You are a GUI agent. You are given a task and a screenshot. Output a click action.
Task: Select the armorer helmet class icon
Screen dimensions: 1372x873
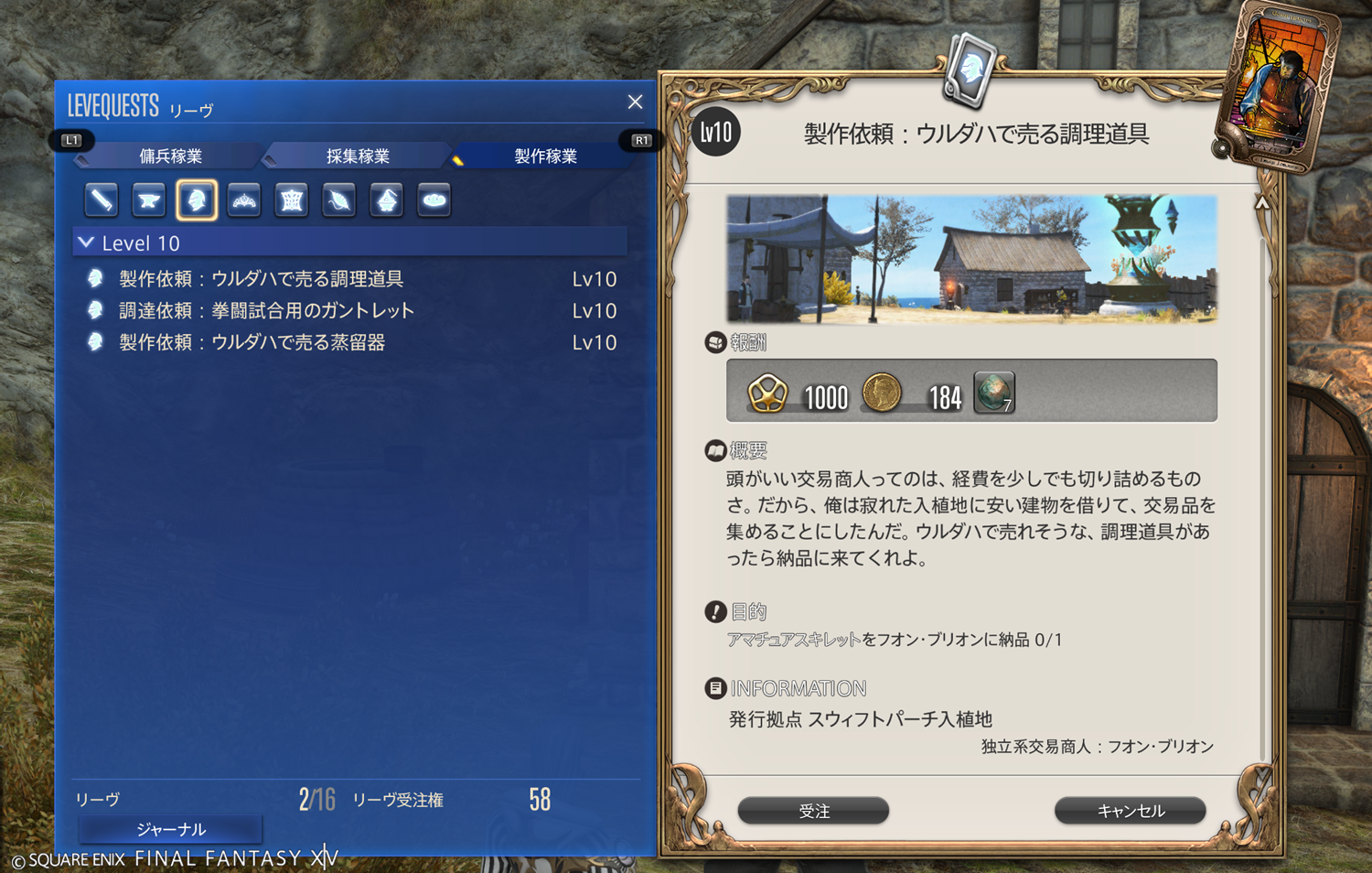pyautogui.click(x=197, y=199)
